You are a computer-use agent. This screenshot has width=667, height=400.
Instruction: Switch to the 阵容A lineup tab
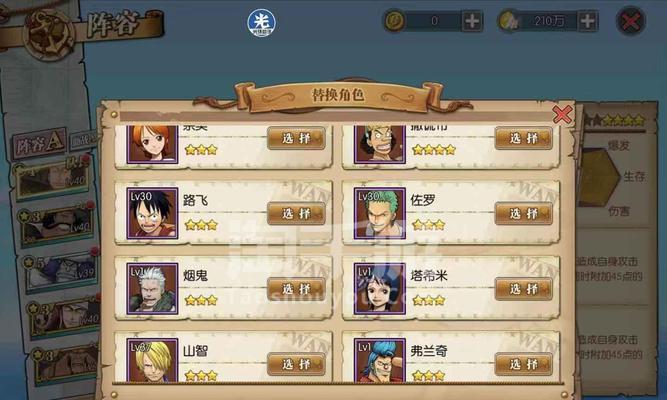(42, 141)
